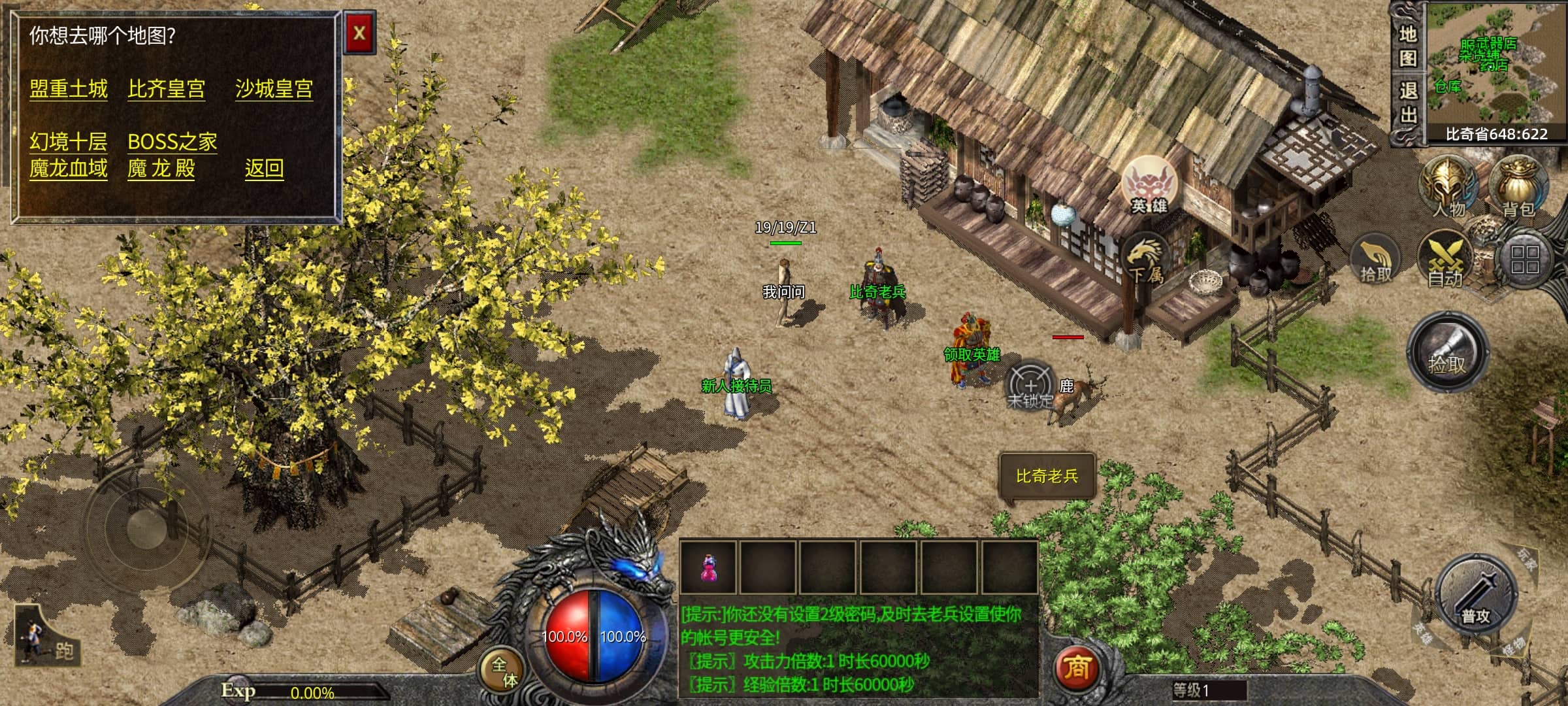Go to 幻境十层
The image size is (1568, 706).
pos(68,141)
